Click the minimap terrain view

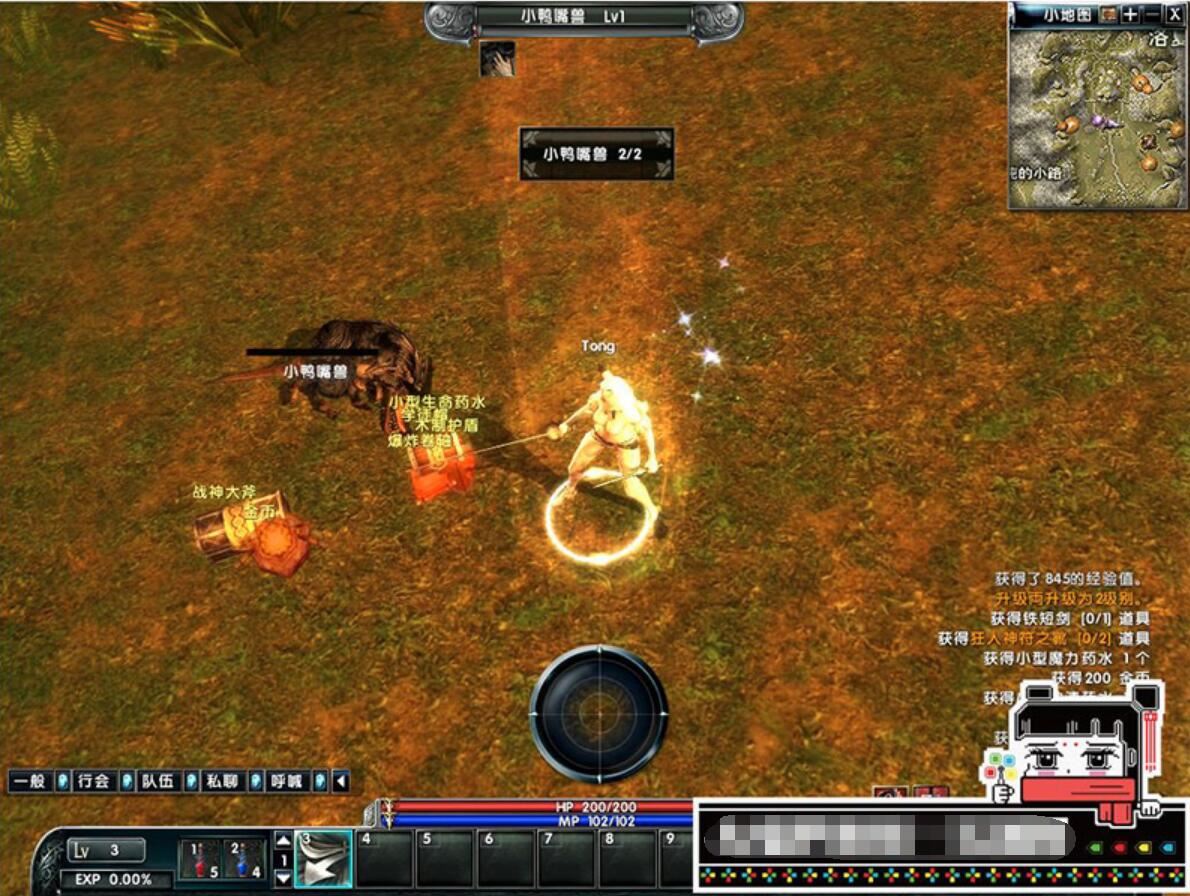click(x=1096, y=118)
